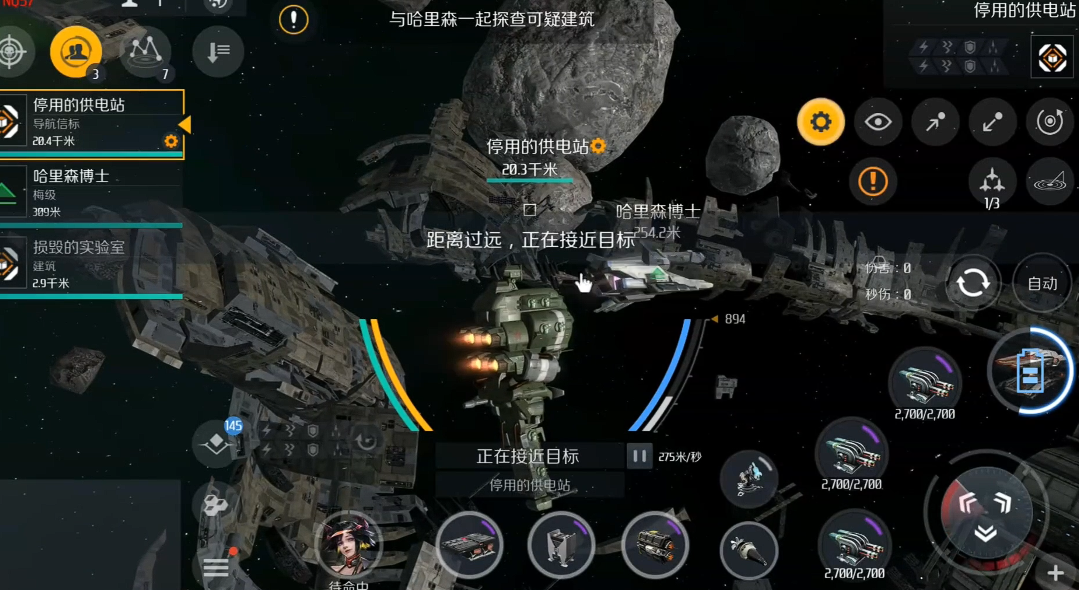Click the 1/3 drone formation icon
Image resolution: width=1079 pixels, height=590 pixels.
[x=992, y=182]
